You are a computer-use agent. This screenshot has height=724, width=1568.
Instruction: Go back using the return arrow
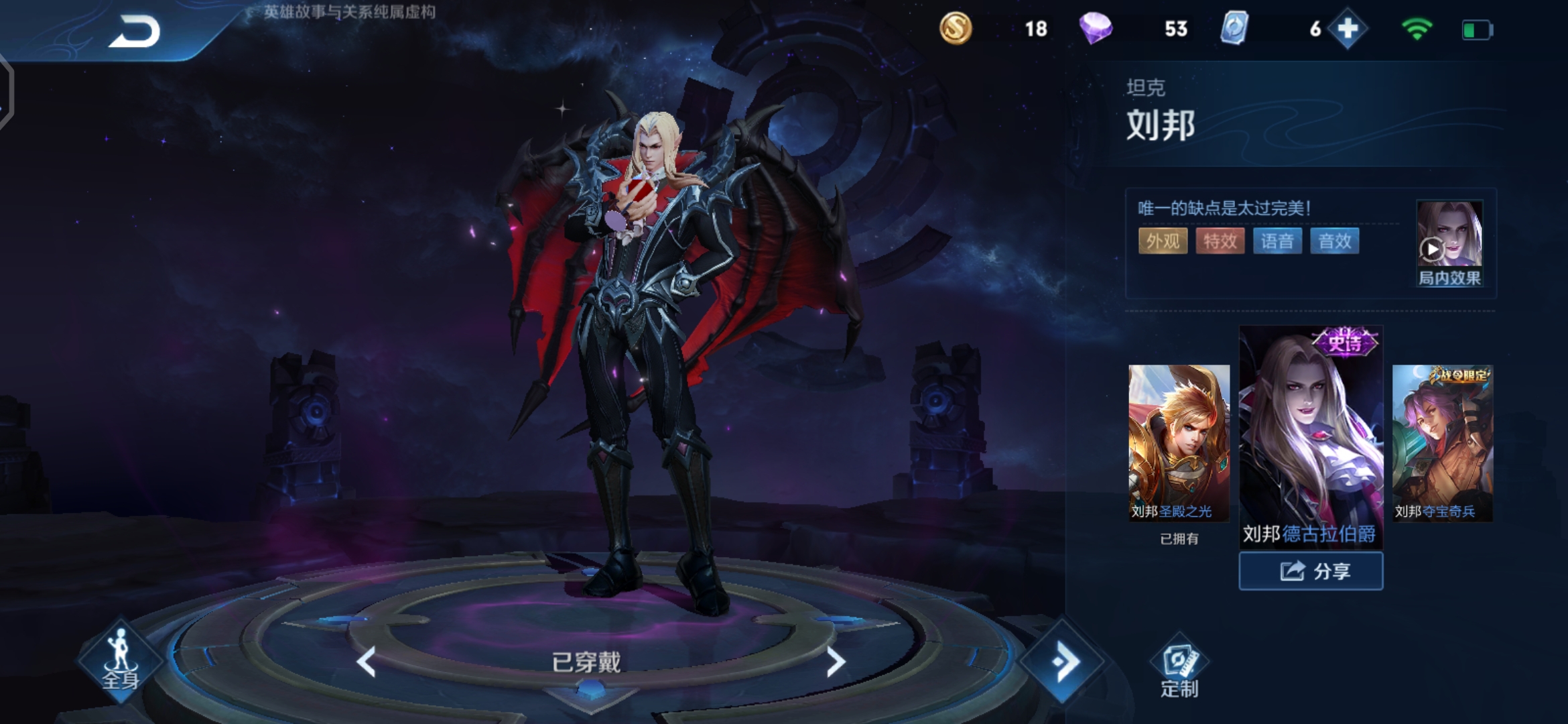coord(135,32)
